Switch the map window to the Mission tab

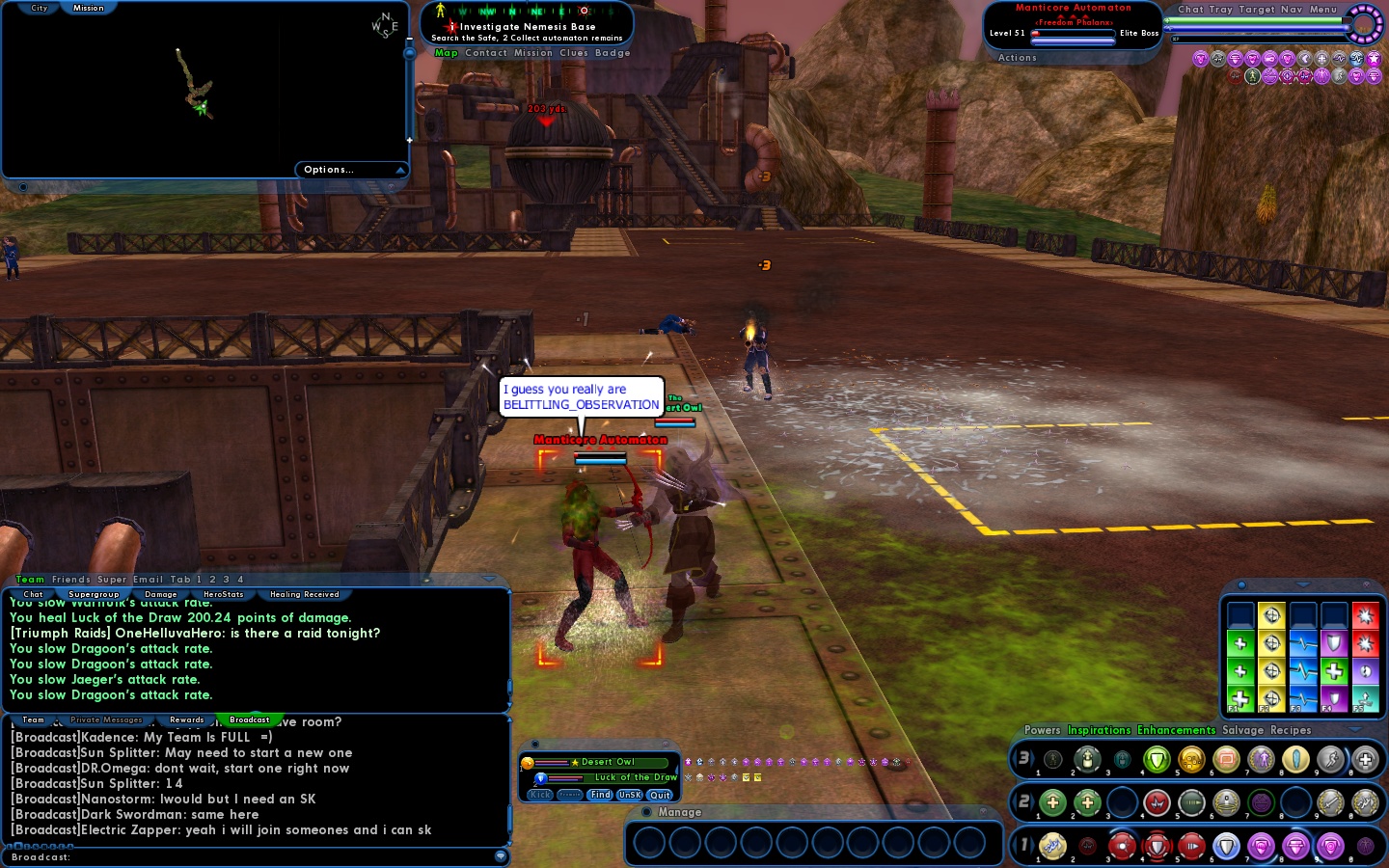[88, 8]
